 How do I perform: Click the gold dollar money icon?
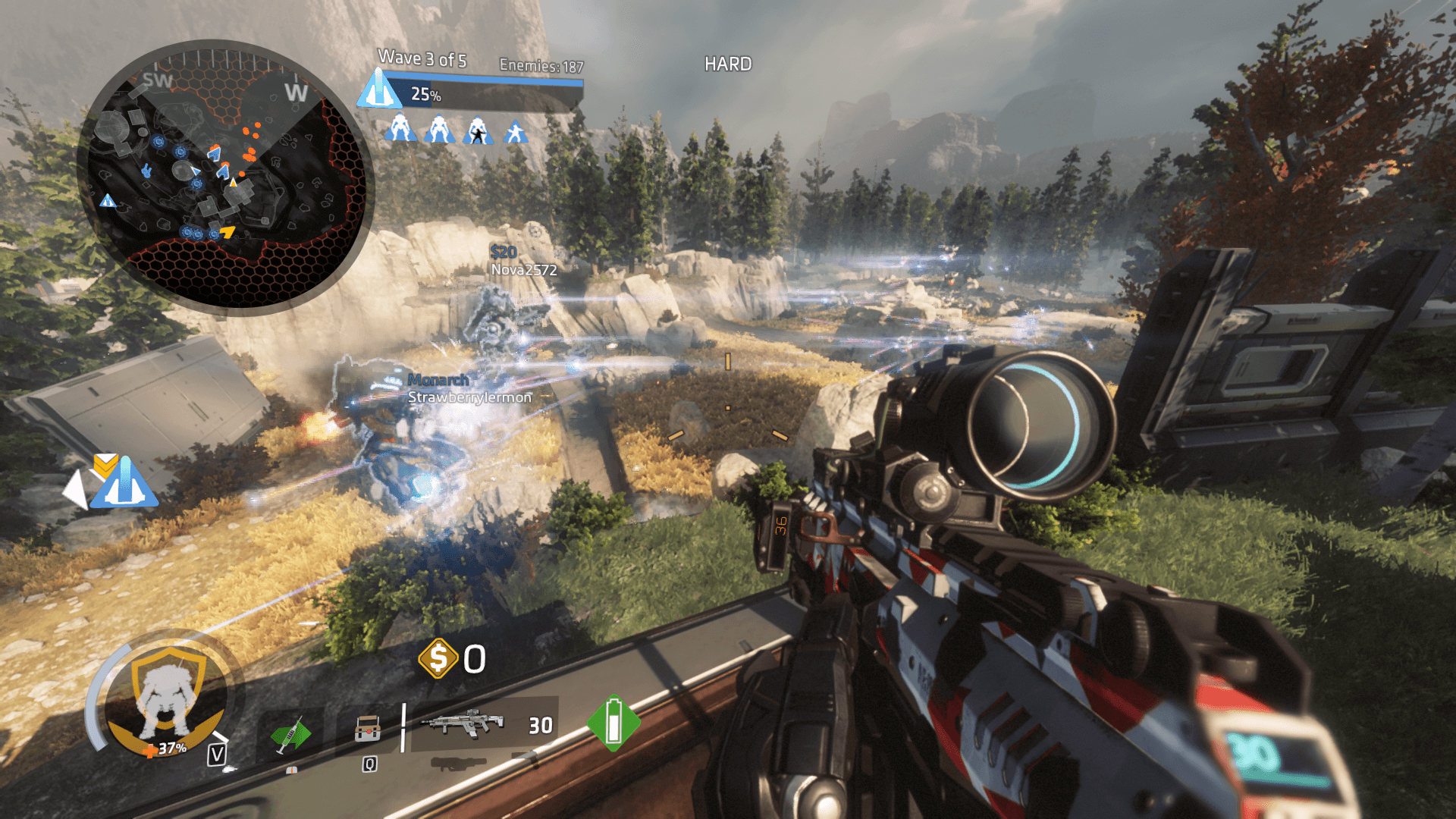click(438, 658)
